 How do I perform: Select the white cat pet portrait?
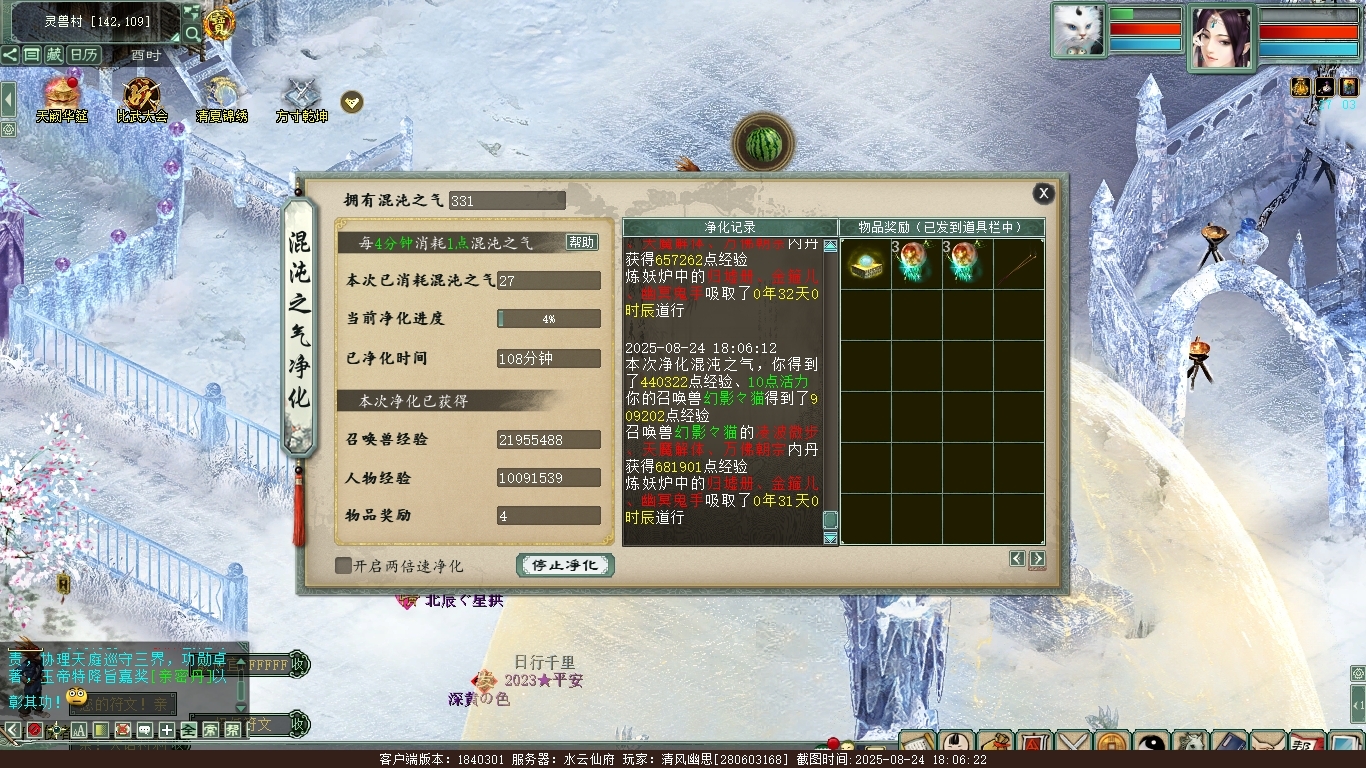(x=1078, y=30)
